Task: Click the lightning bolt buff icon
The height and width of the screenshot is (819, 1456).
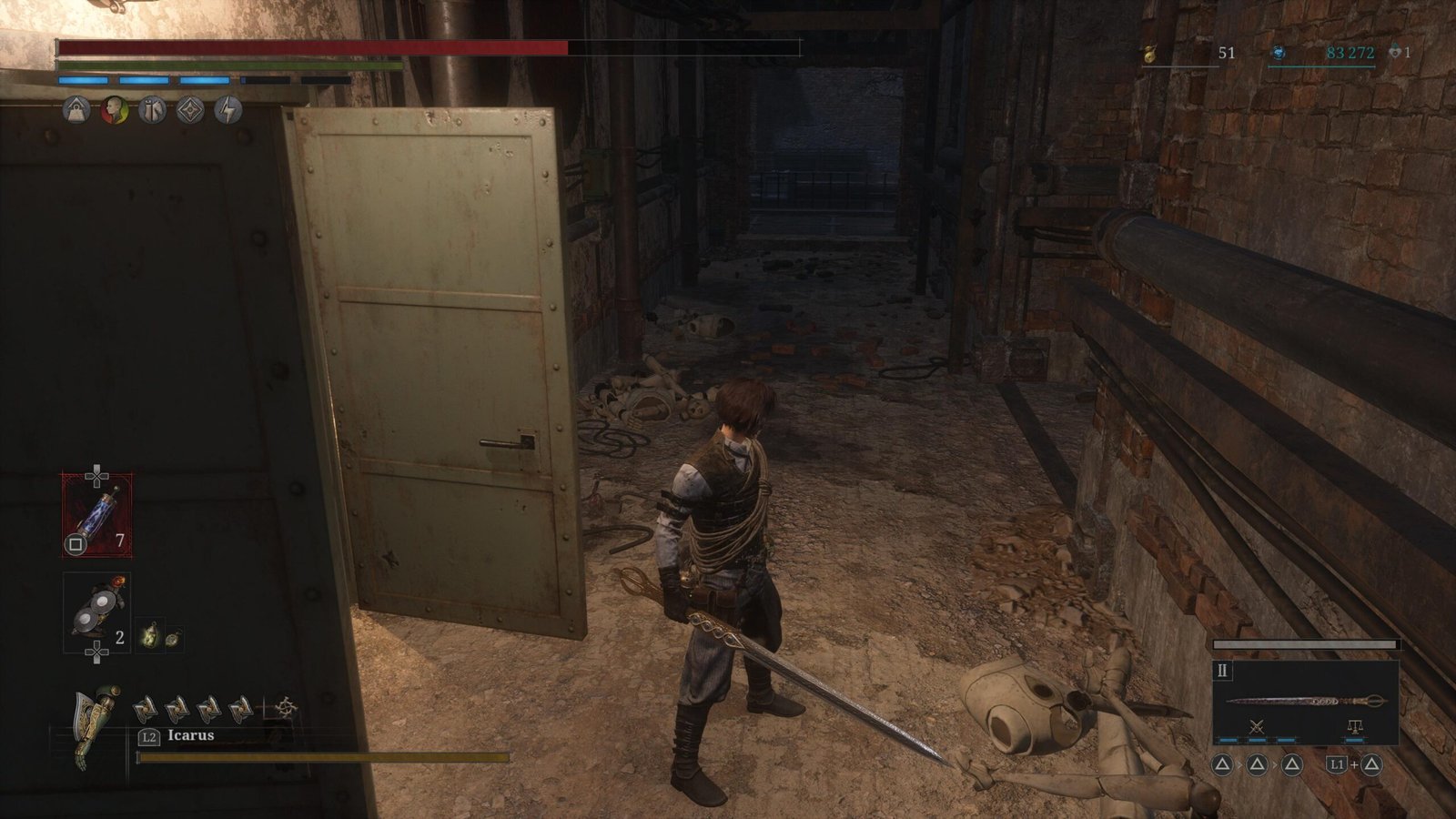Action: click(x=227, y=111)
